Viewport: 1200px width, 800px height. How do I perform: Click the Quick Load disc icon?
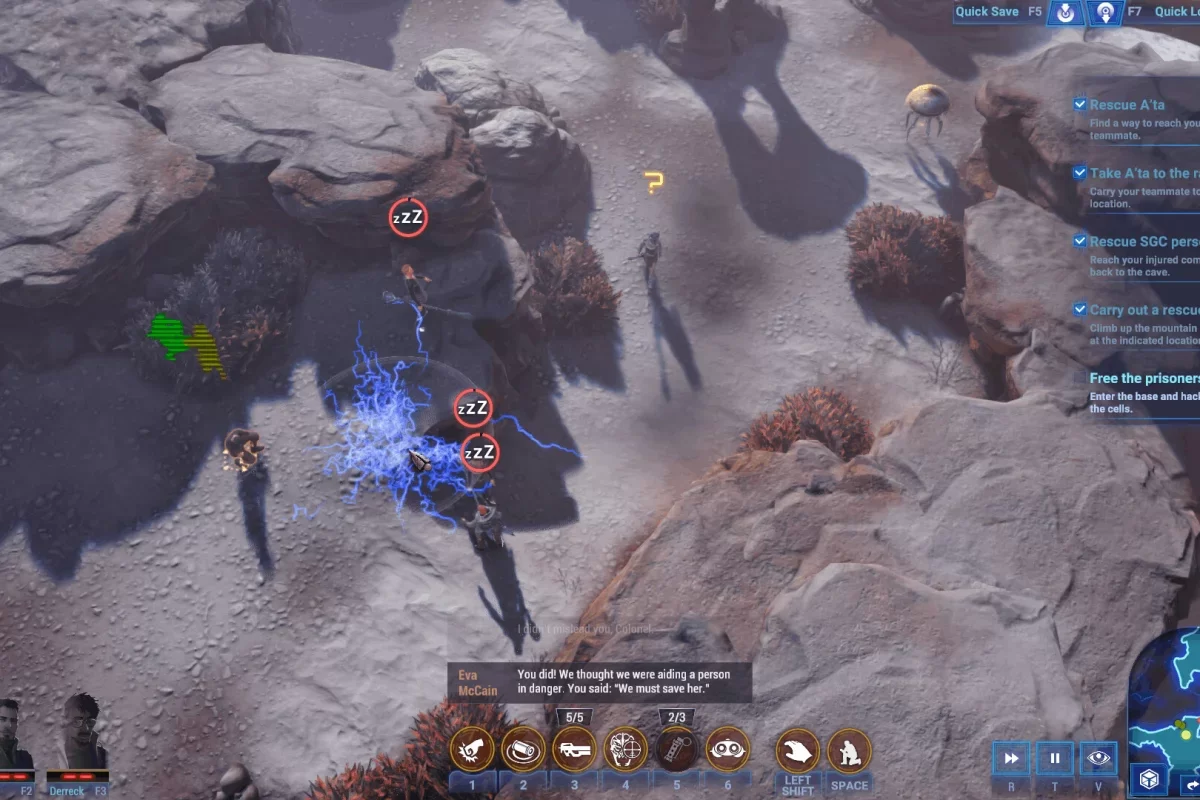point(1105,13)
